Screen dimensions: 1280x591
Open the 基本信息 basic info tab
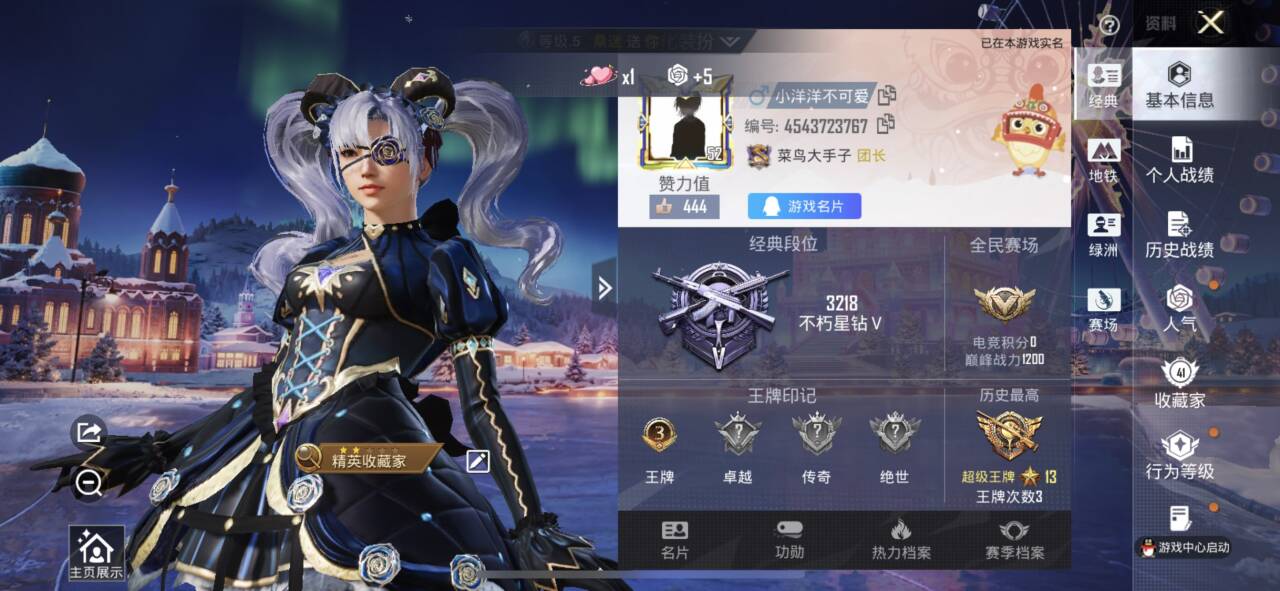1179,86
